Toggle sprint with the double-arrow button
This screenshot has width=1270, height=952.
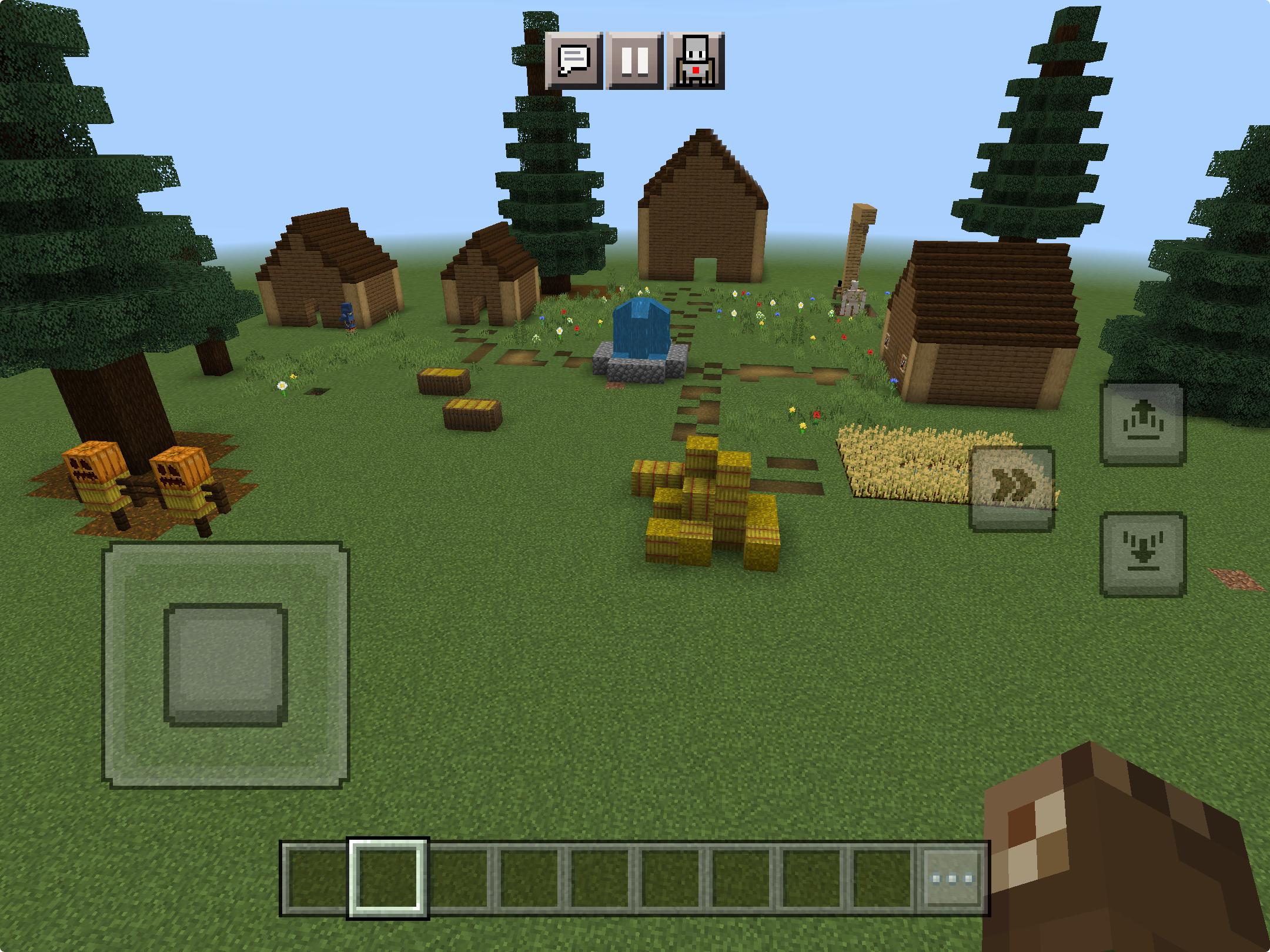[1011, 488]
